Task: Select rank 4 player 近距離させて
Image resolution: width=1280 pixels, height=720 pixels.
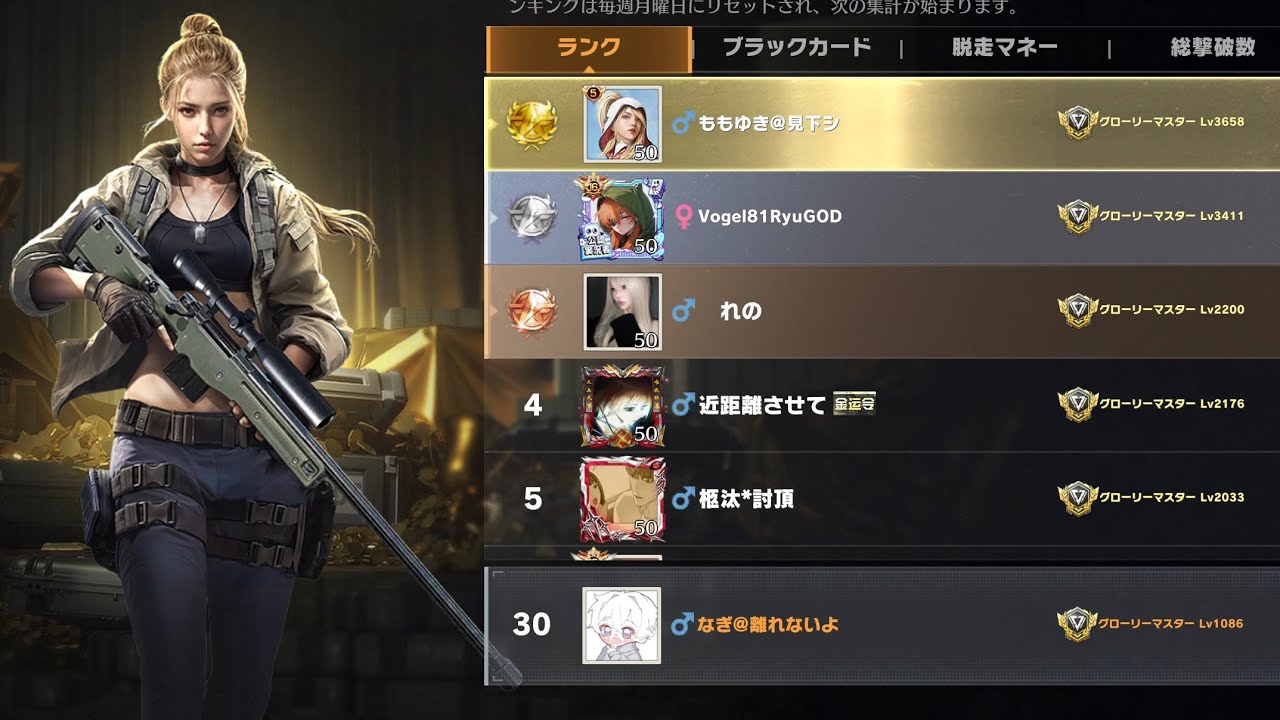Action: [x=880, y=404]
